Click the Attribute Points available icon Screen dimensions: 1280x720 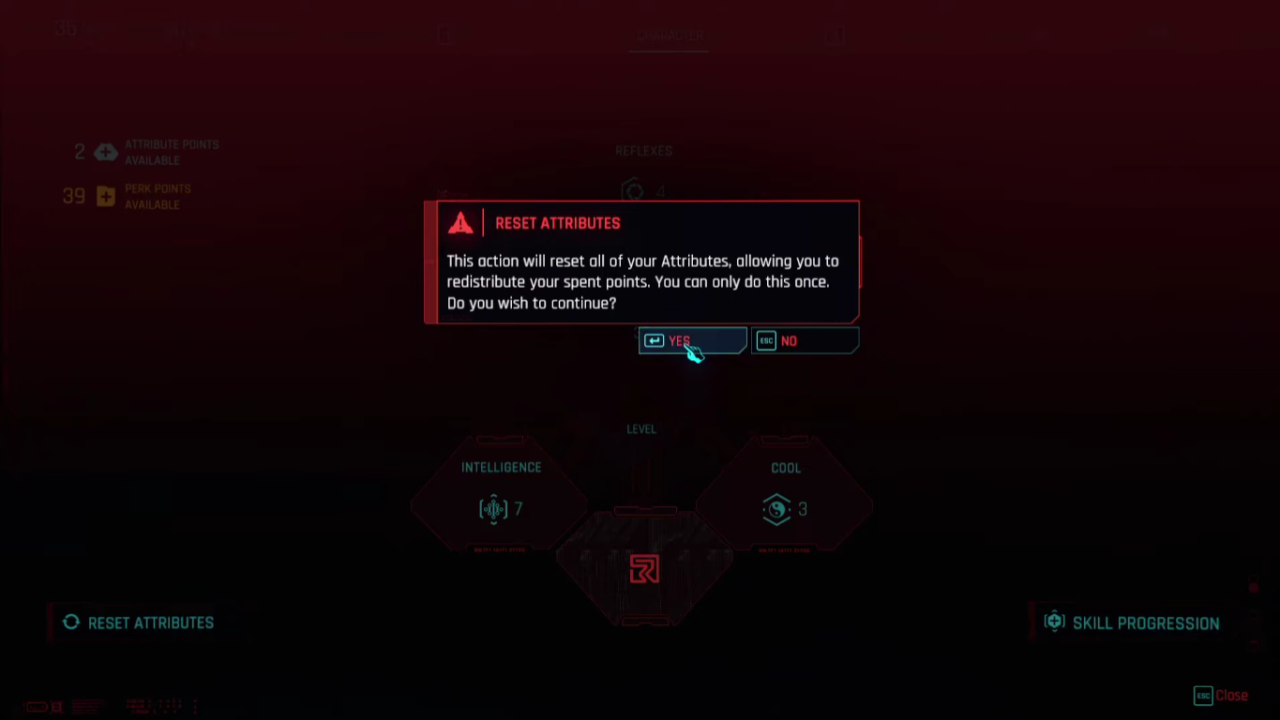[x=106, y=151]
